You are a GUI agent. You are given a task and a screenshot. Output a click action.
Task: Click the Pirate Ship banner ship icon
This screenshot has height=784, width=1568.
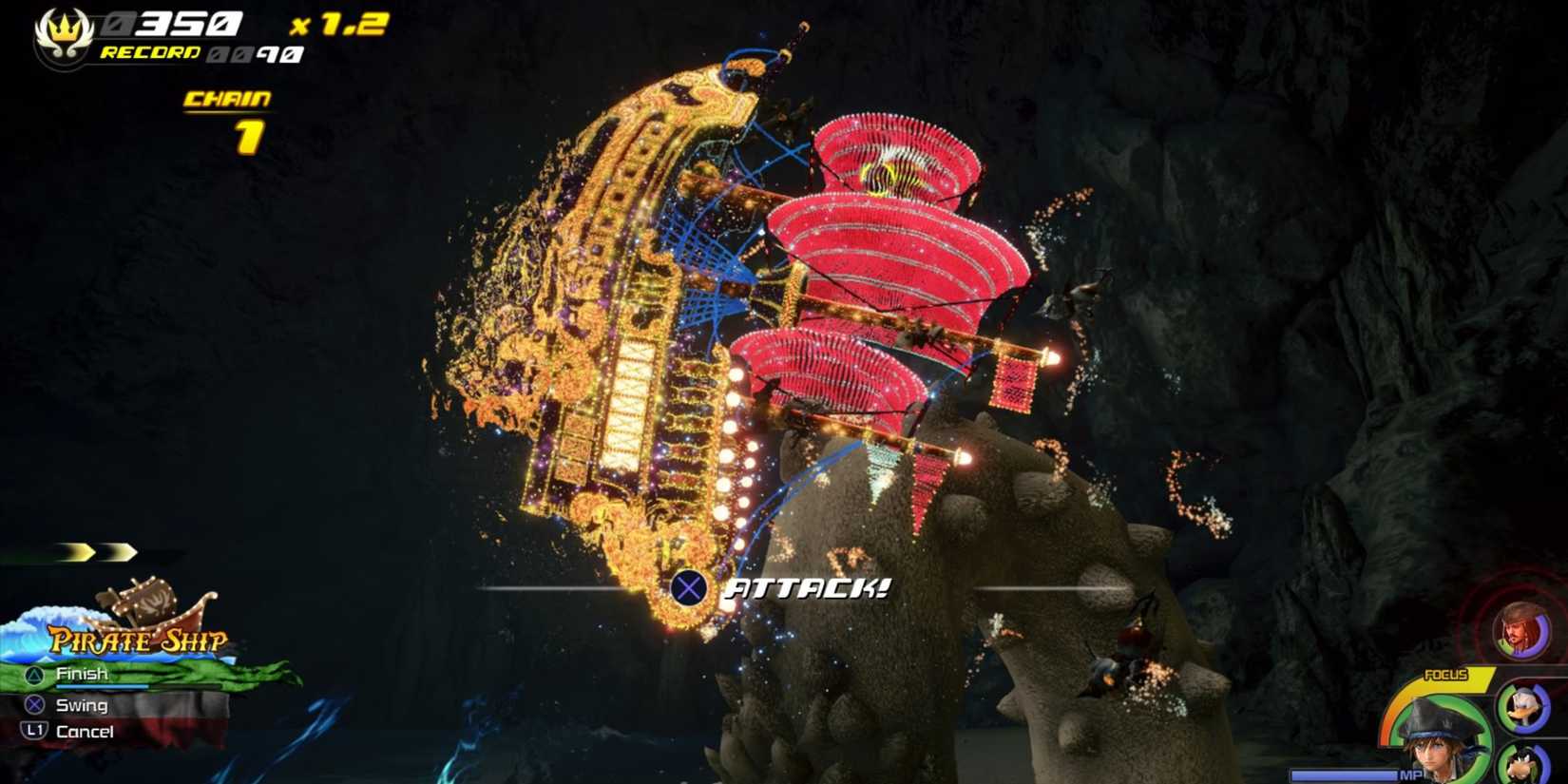point(152,600)
